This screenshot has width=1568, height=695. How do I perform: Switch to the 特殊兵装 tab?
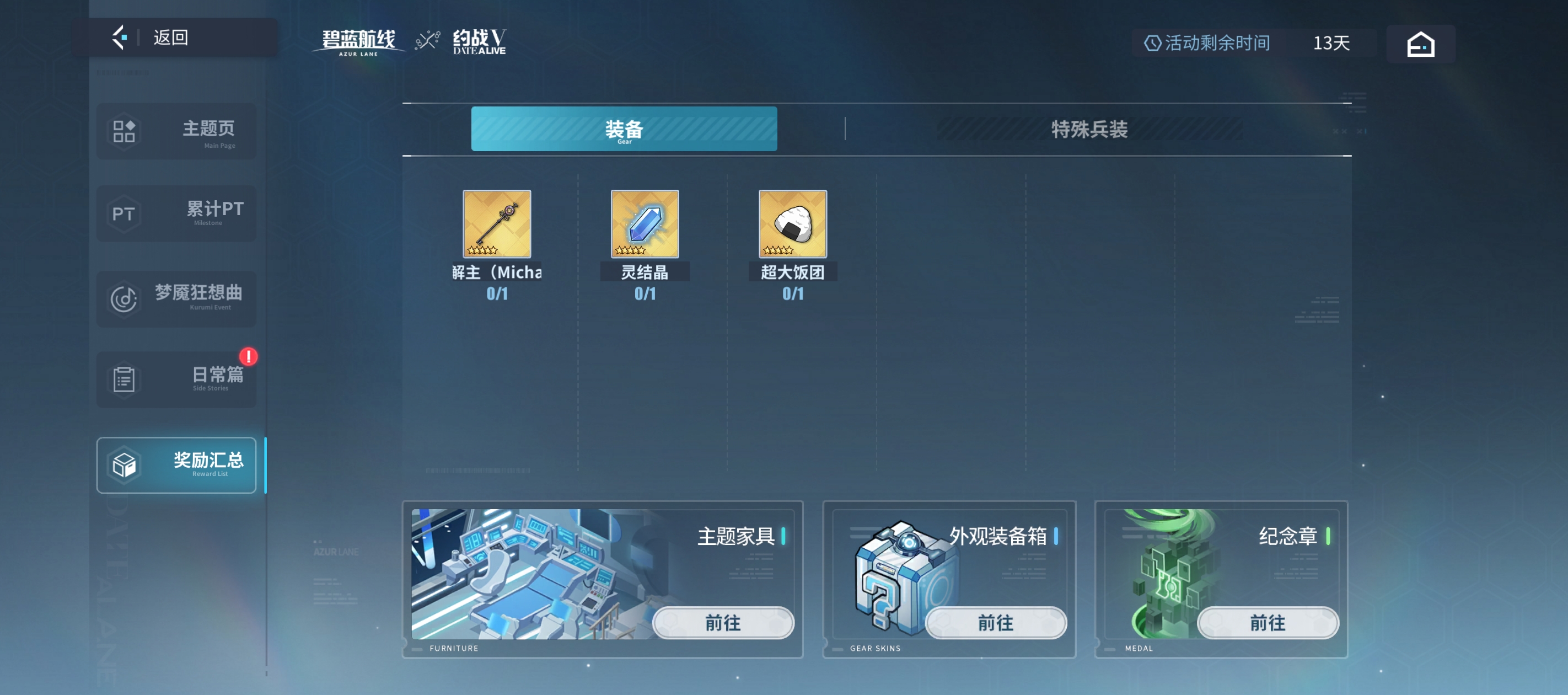pyautogui.click(x=1089, y=130)
